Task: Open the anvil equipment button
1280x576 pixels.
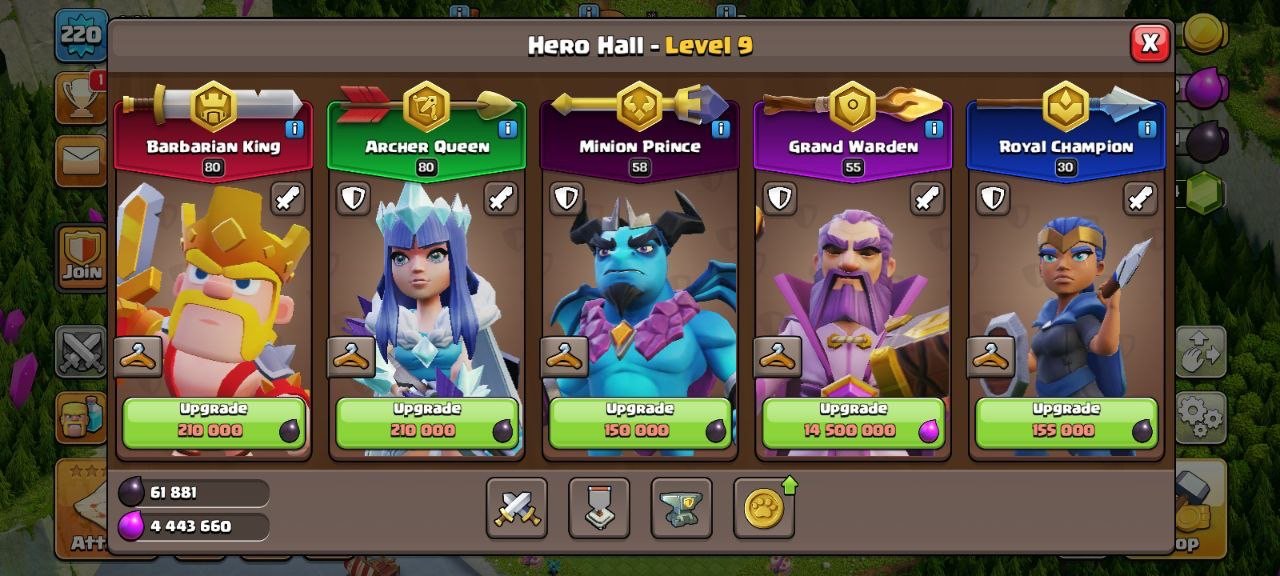Action: (681, 508)
